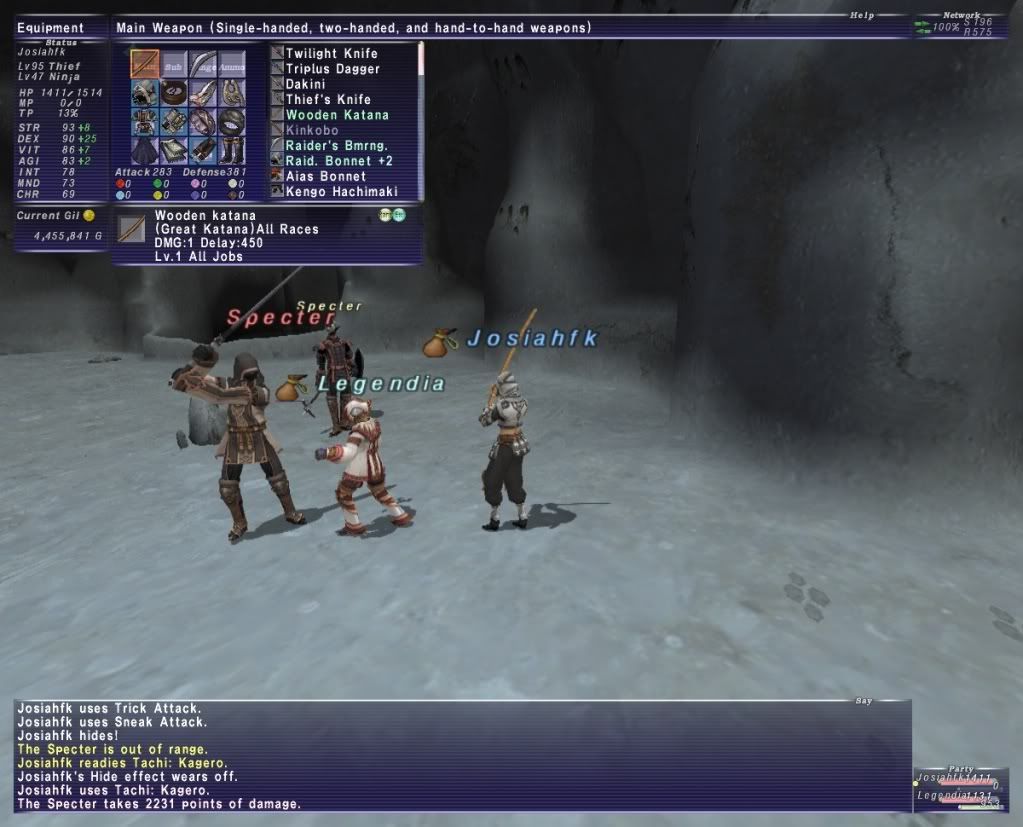Choose the dark cape back slot

145,150
